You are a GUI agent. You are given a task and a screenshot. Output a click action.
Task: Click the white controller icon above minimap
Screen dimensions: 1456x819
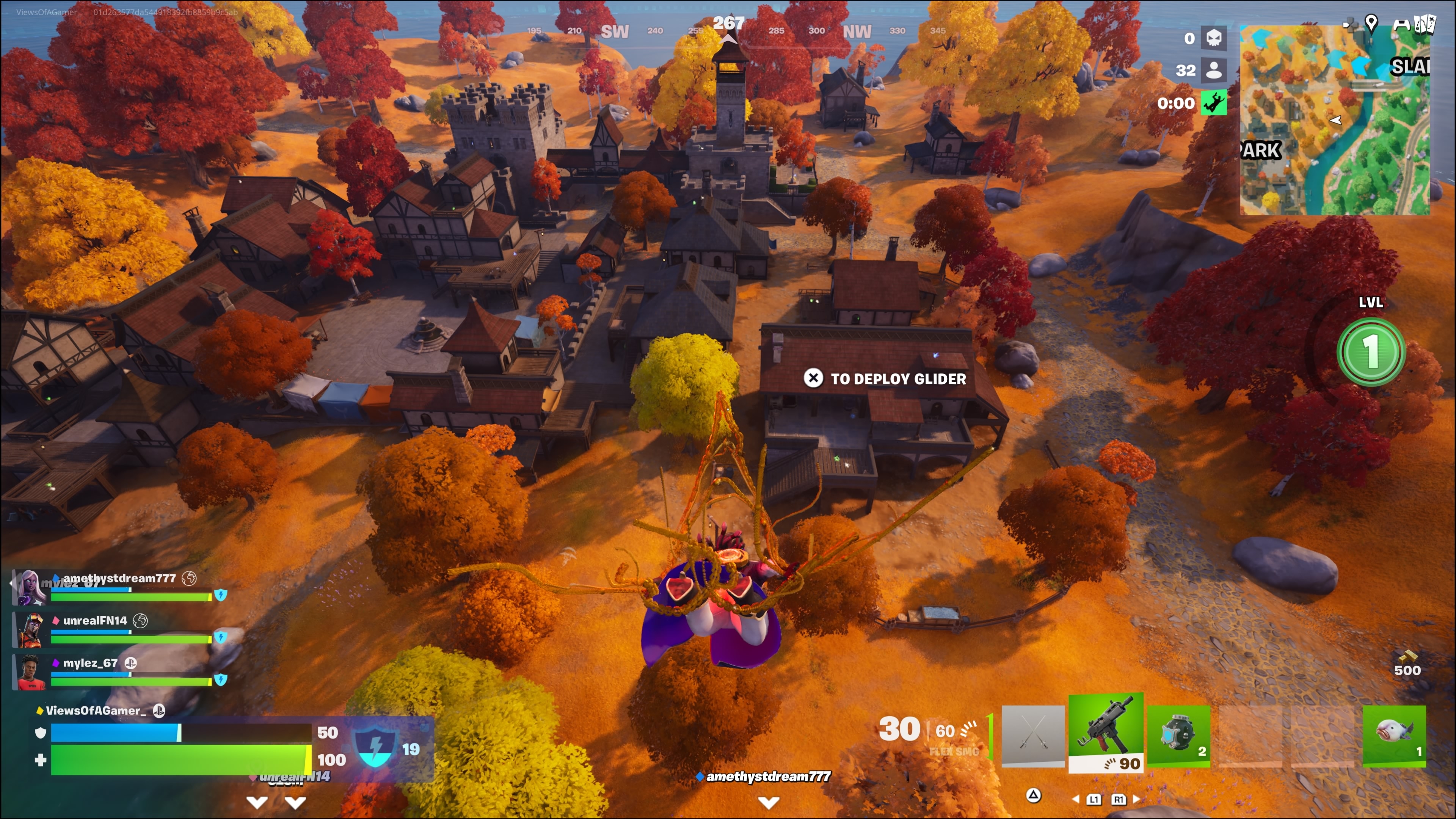tap(1401, 24)
